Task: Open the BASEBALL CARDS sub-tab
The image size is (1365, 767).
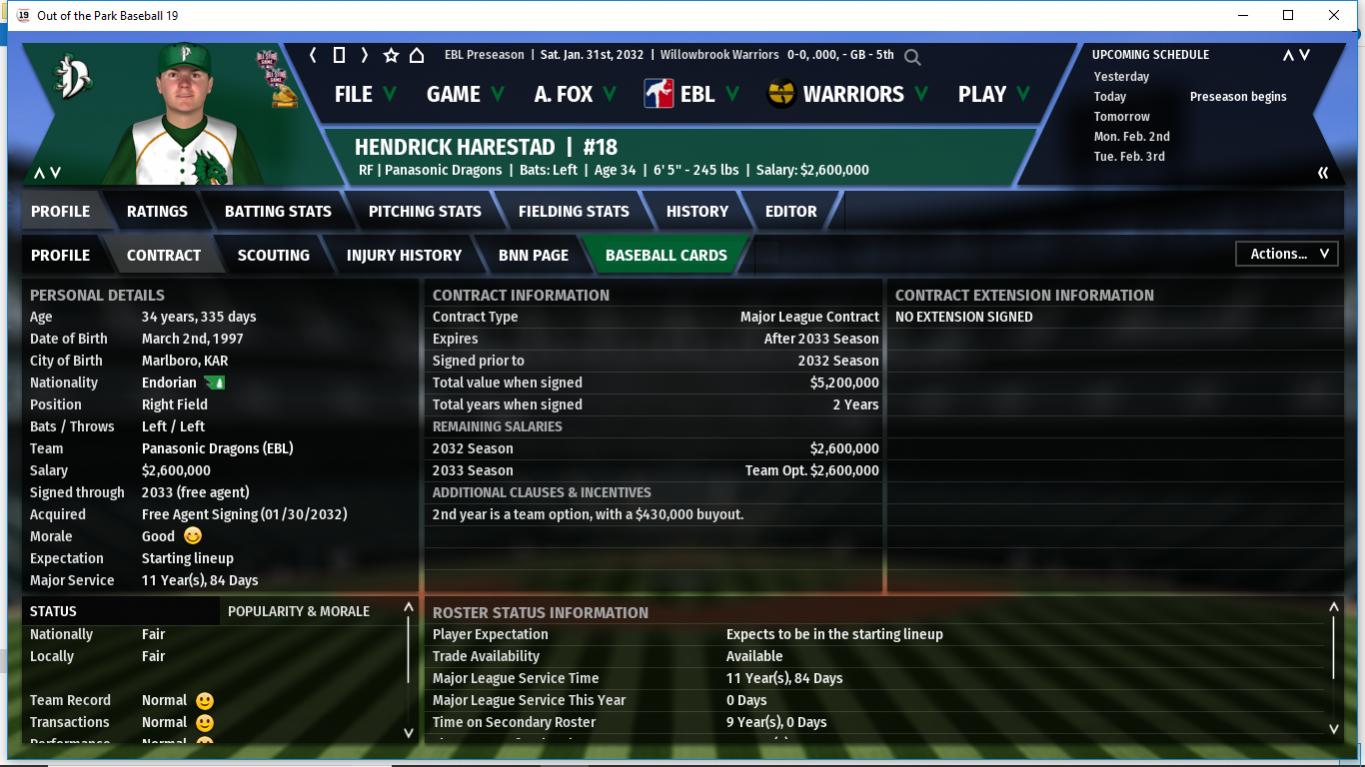Action: point(666,255)
